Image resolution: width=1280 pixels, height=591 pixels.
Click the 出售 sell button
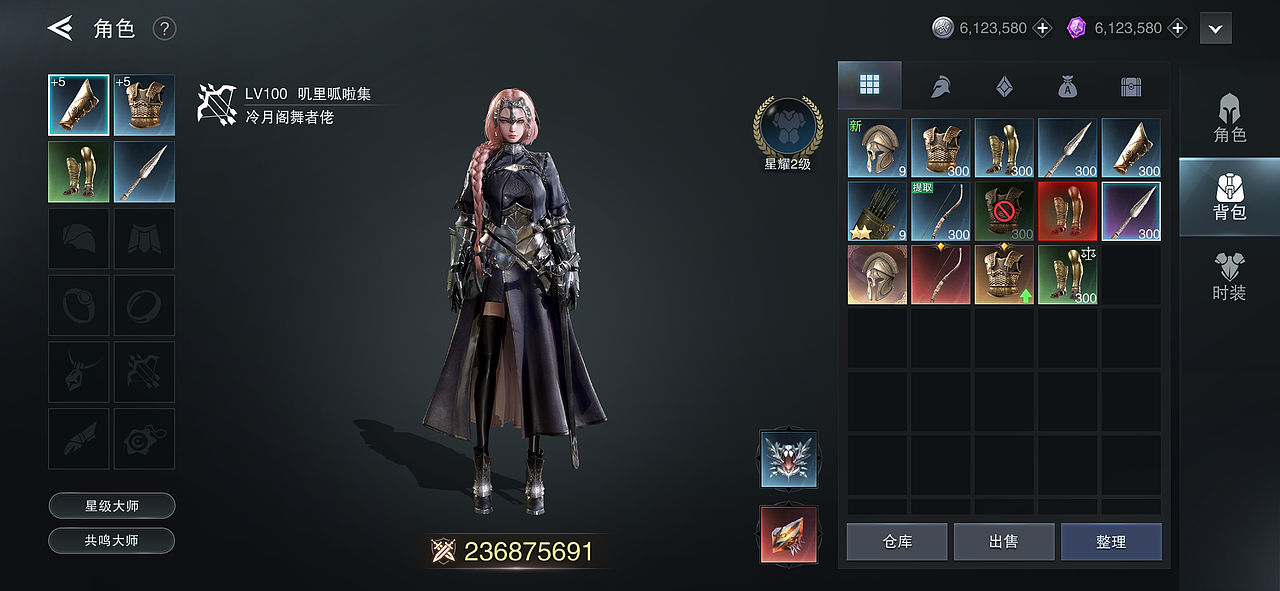tap(1003, 542)
